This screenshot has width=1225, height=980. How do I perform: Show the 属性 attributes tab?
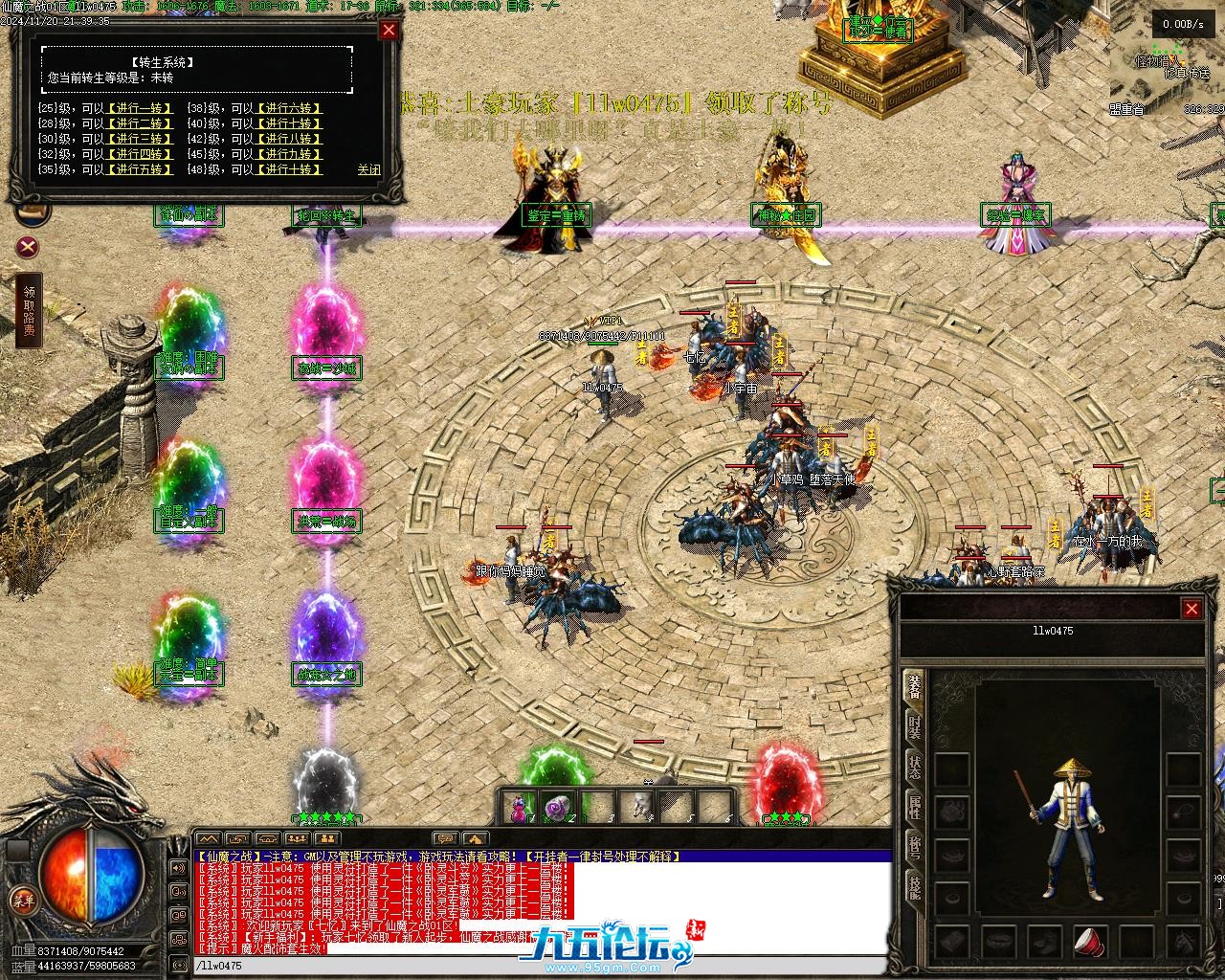point(915,807)
